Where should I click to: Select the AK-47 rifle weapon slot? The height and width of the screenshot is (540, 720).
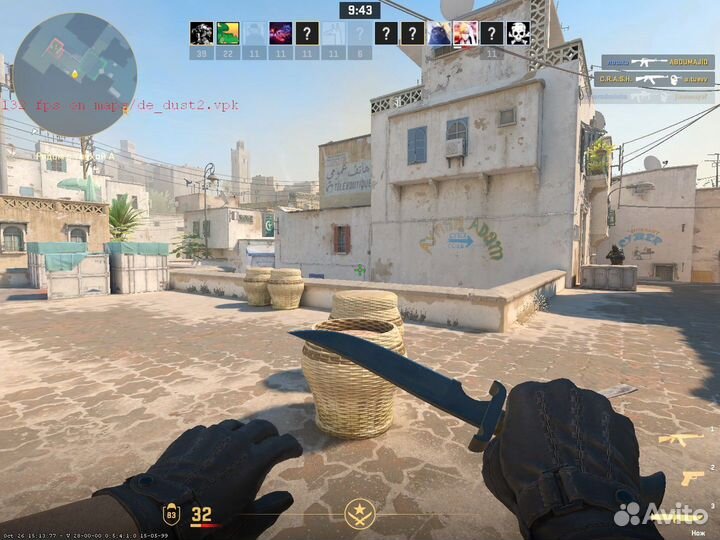[x=670, y=439]
